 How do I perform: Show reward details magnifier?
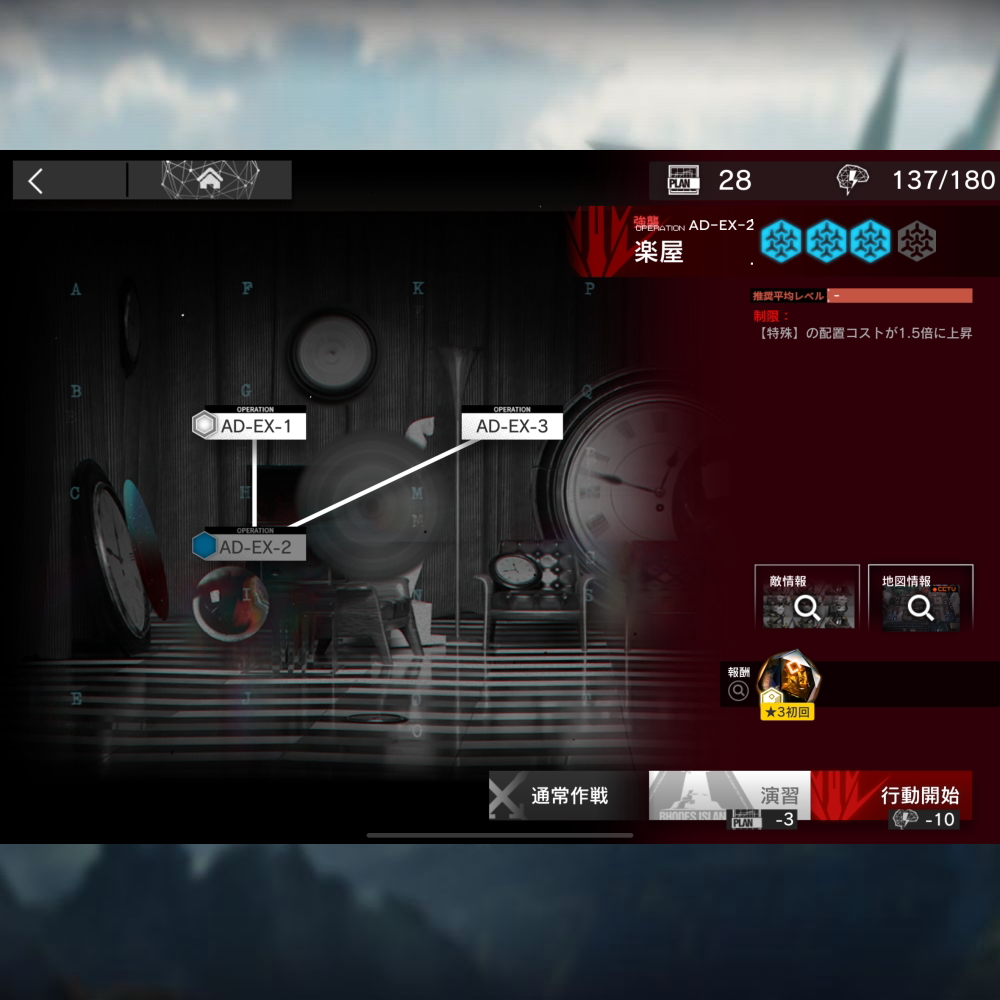pos(739,690)
